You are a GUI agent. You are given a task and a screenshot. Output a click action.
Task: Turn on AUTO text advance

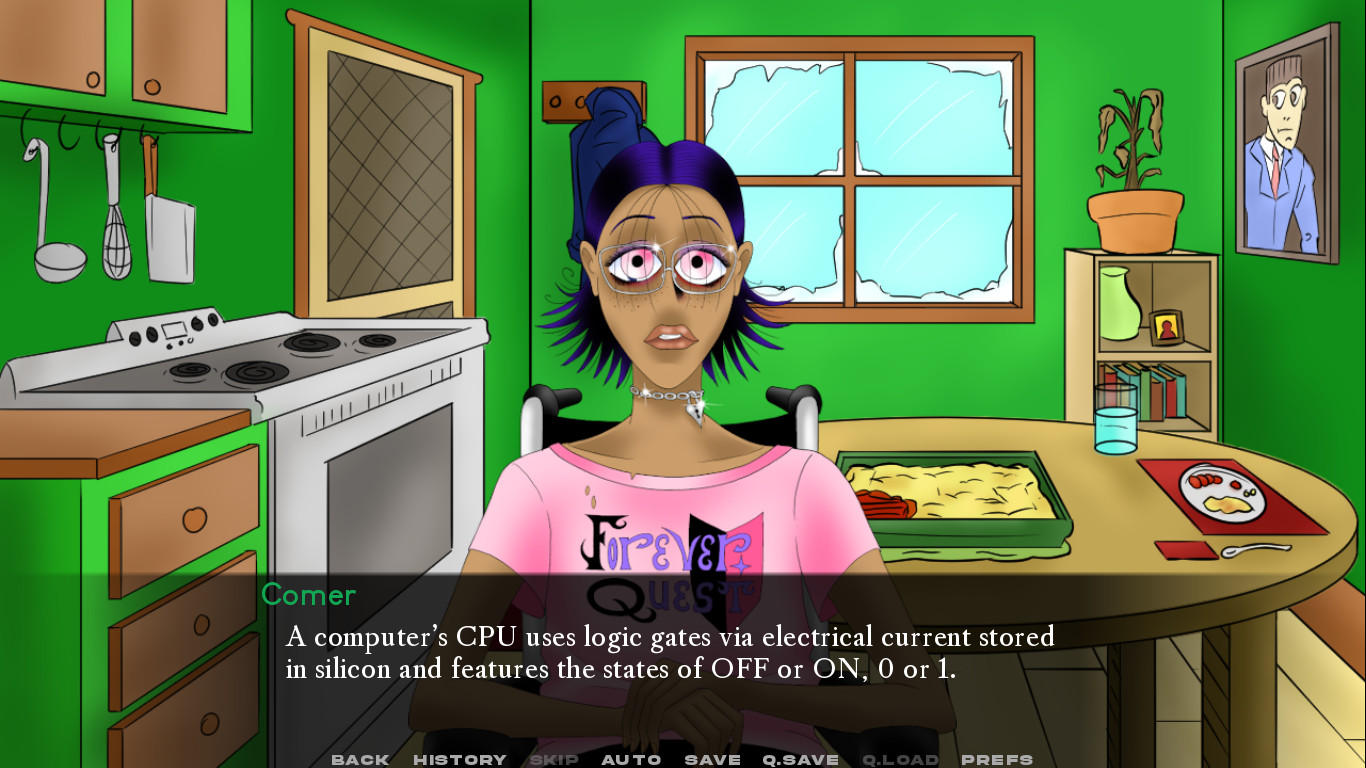click(x=631, y=759)
